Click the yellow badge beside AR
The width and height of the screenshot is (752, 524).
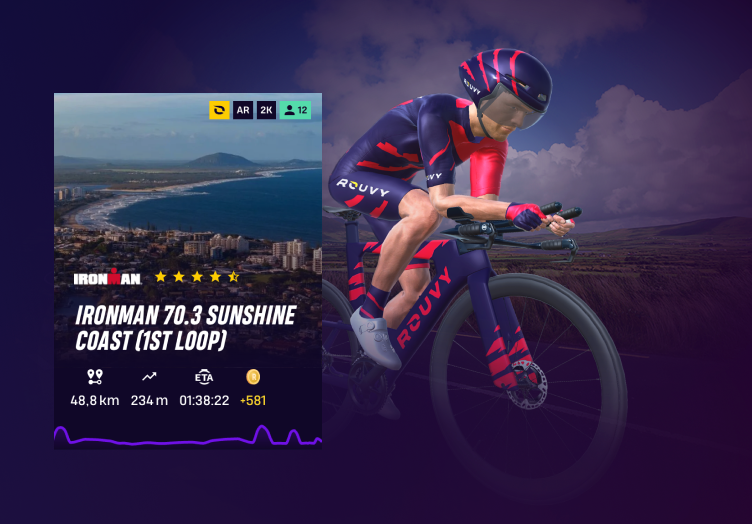[x=219, y=110]
